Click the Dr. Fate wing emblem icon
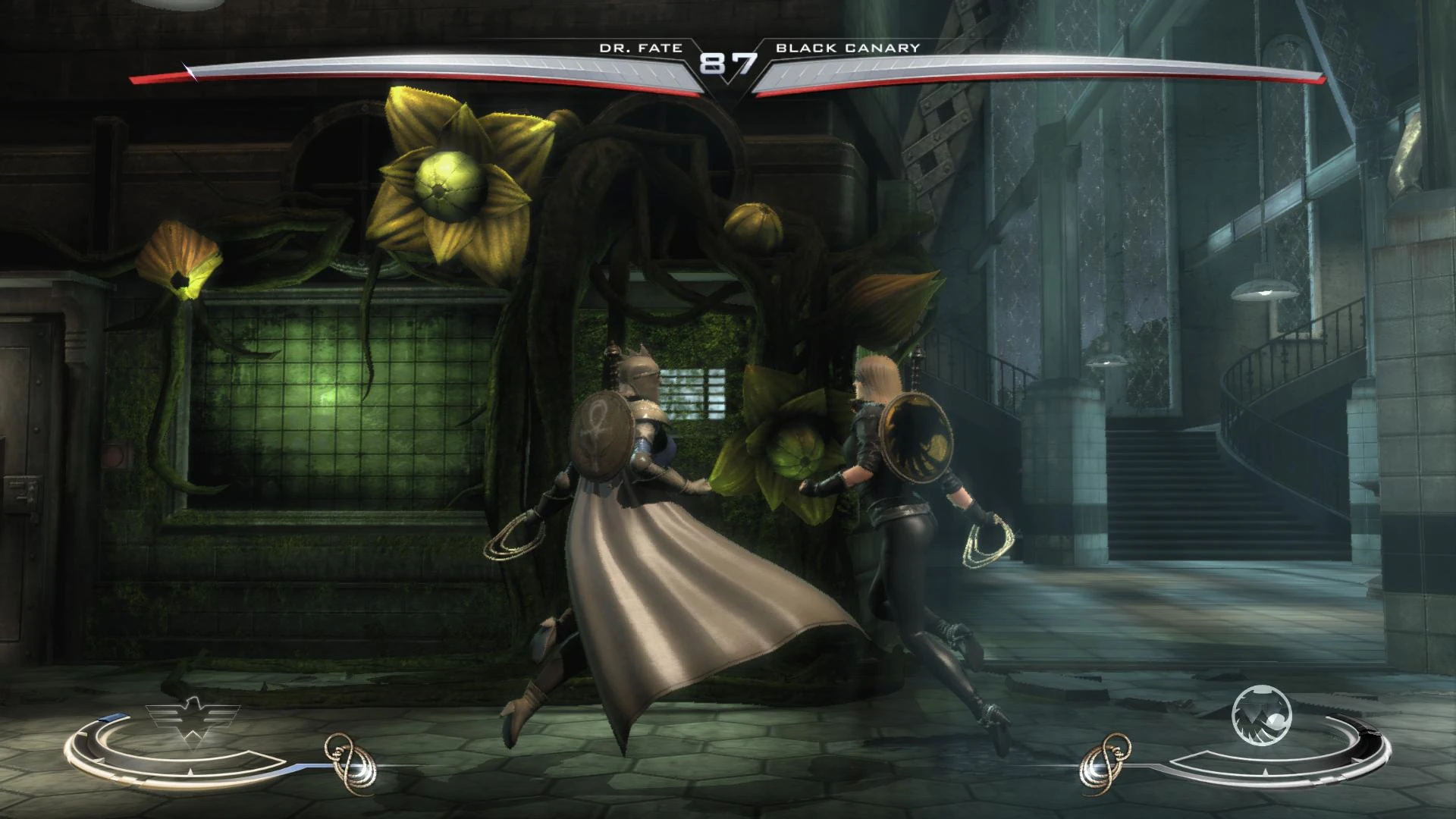This screenshot has width=1456, height=819. [191, 718]
